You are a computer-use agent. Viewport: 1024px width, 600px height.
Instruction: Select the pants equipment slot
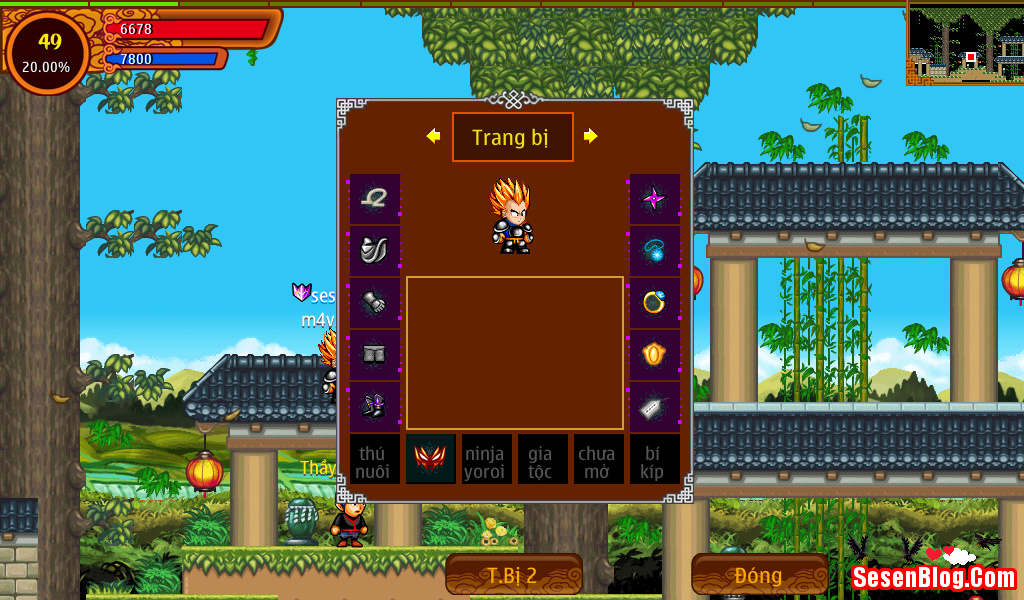[x=375, y=354]
